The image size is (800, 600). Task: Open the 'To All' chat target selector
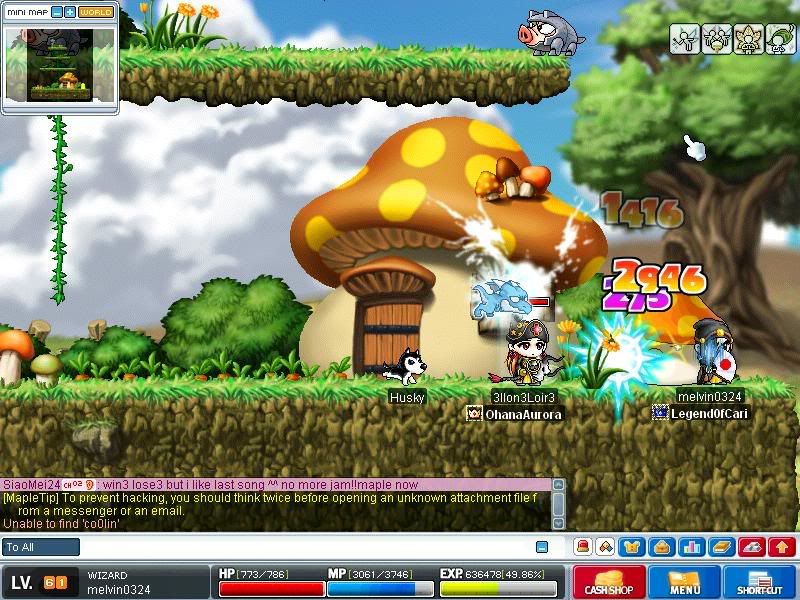click(x=41, y=547)
